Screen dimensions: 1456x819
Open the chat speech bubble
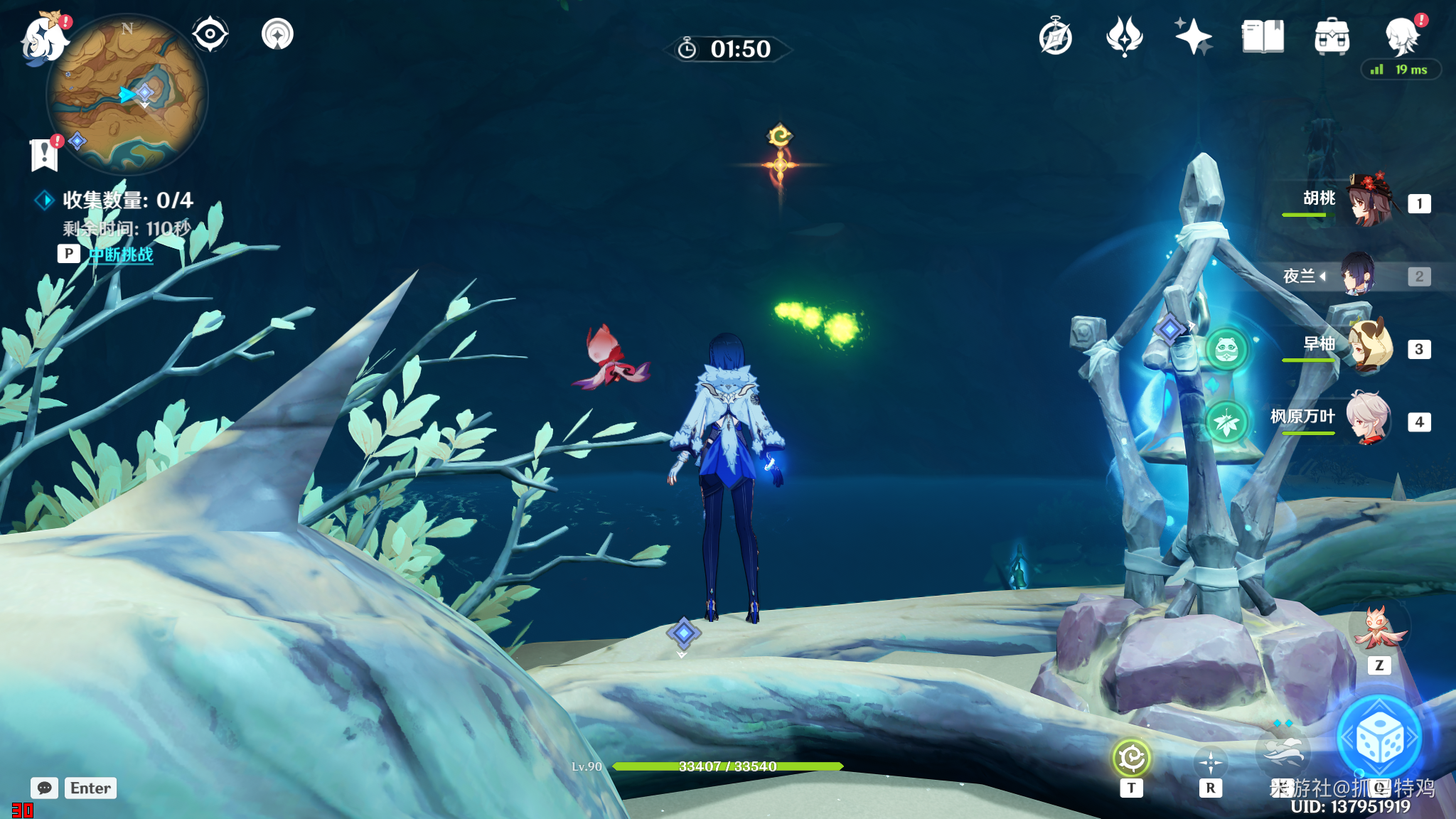44,788
